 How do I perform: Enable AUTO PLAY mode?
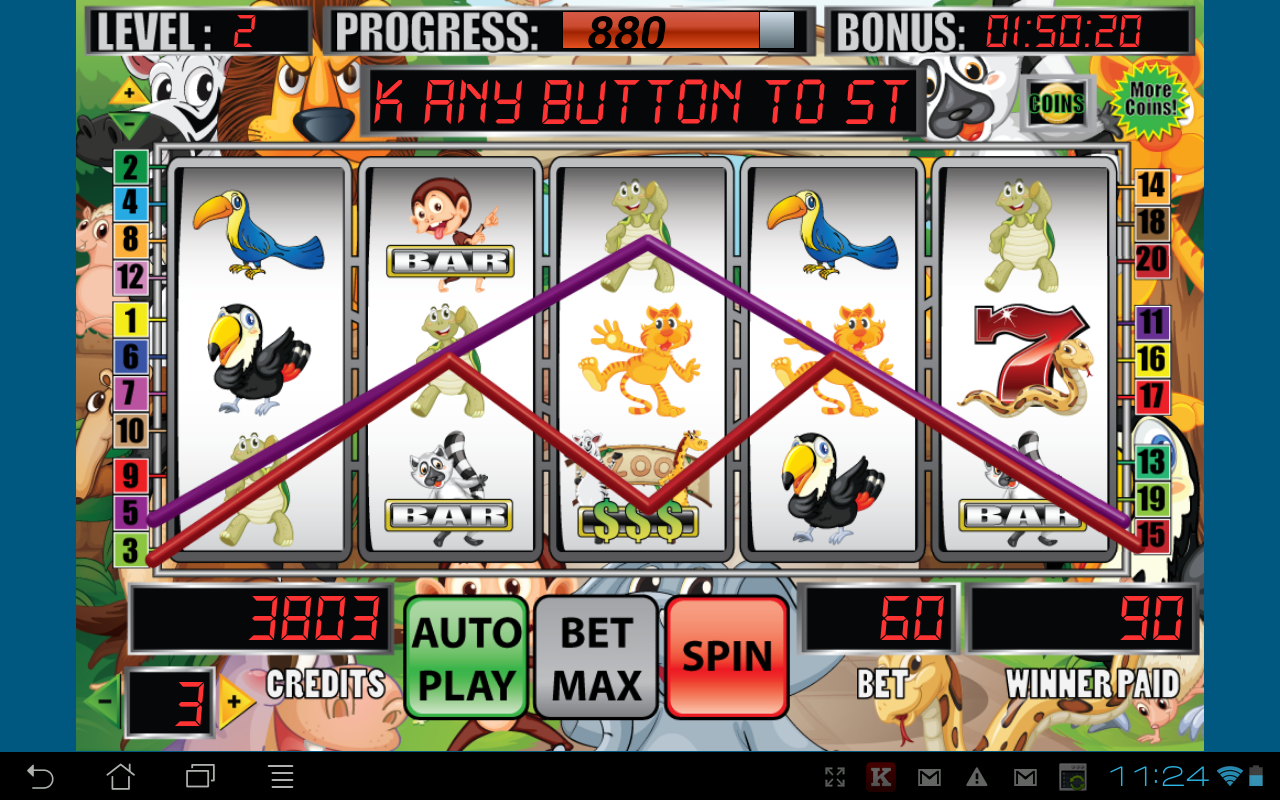[466, 655]
